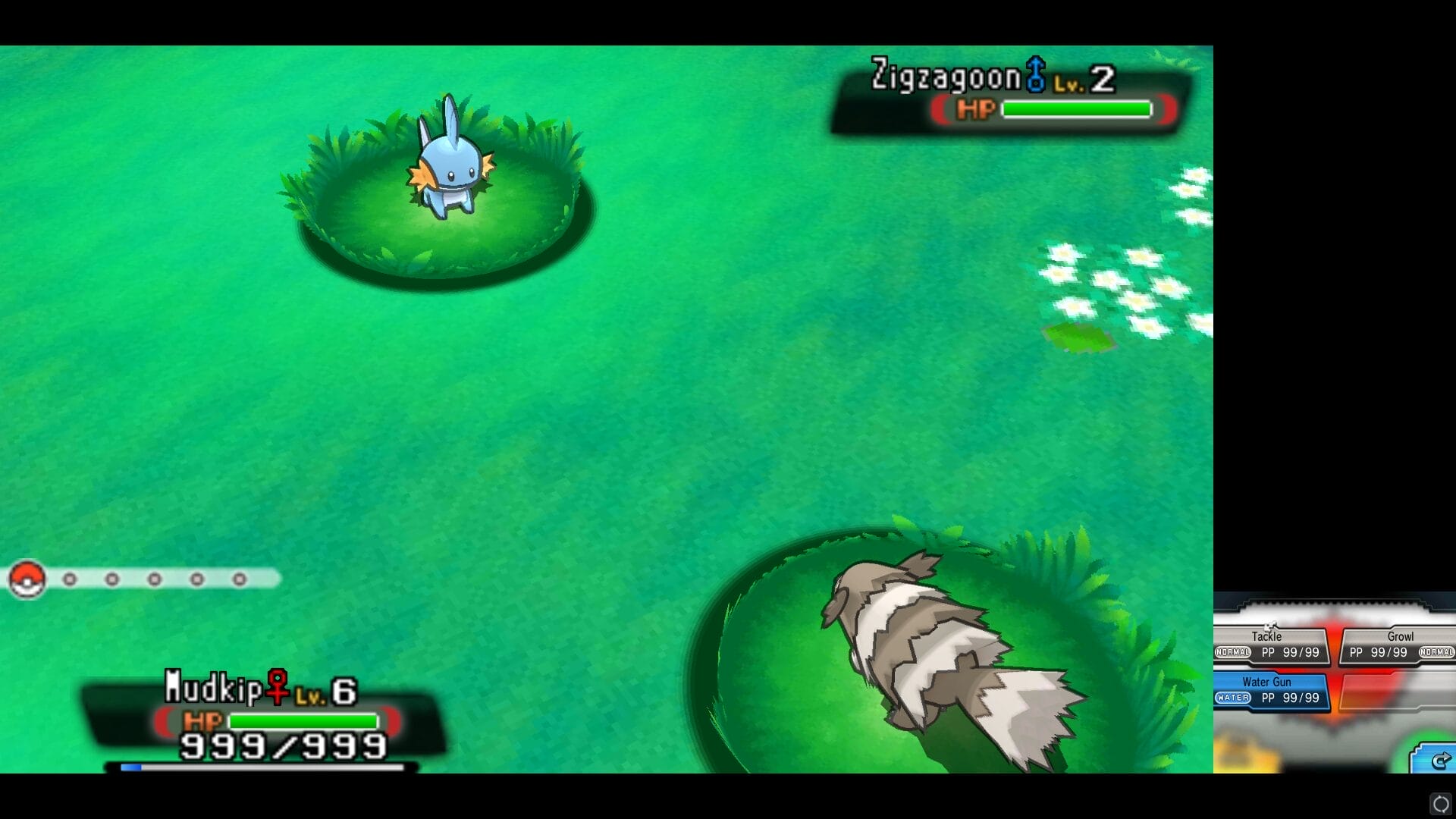This screenshot has width=1456, height=819.
Task: Choose the Tackle attack
Action: (x=1267, y=637)
